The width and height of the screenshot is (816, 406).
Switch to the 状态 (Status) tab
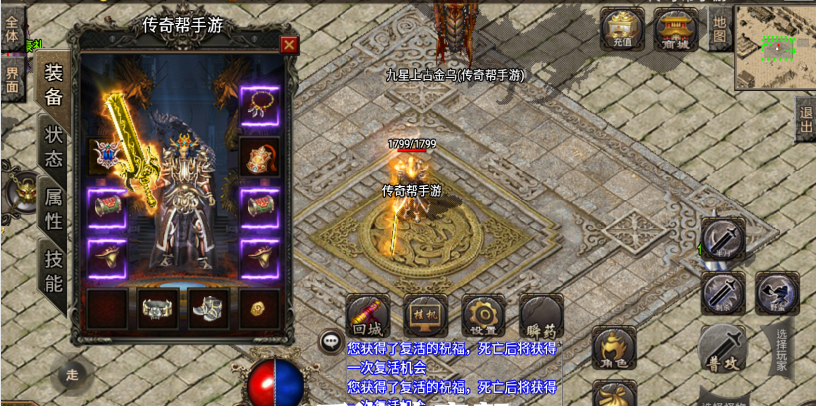[x=53, y=145]
